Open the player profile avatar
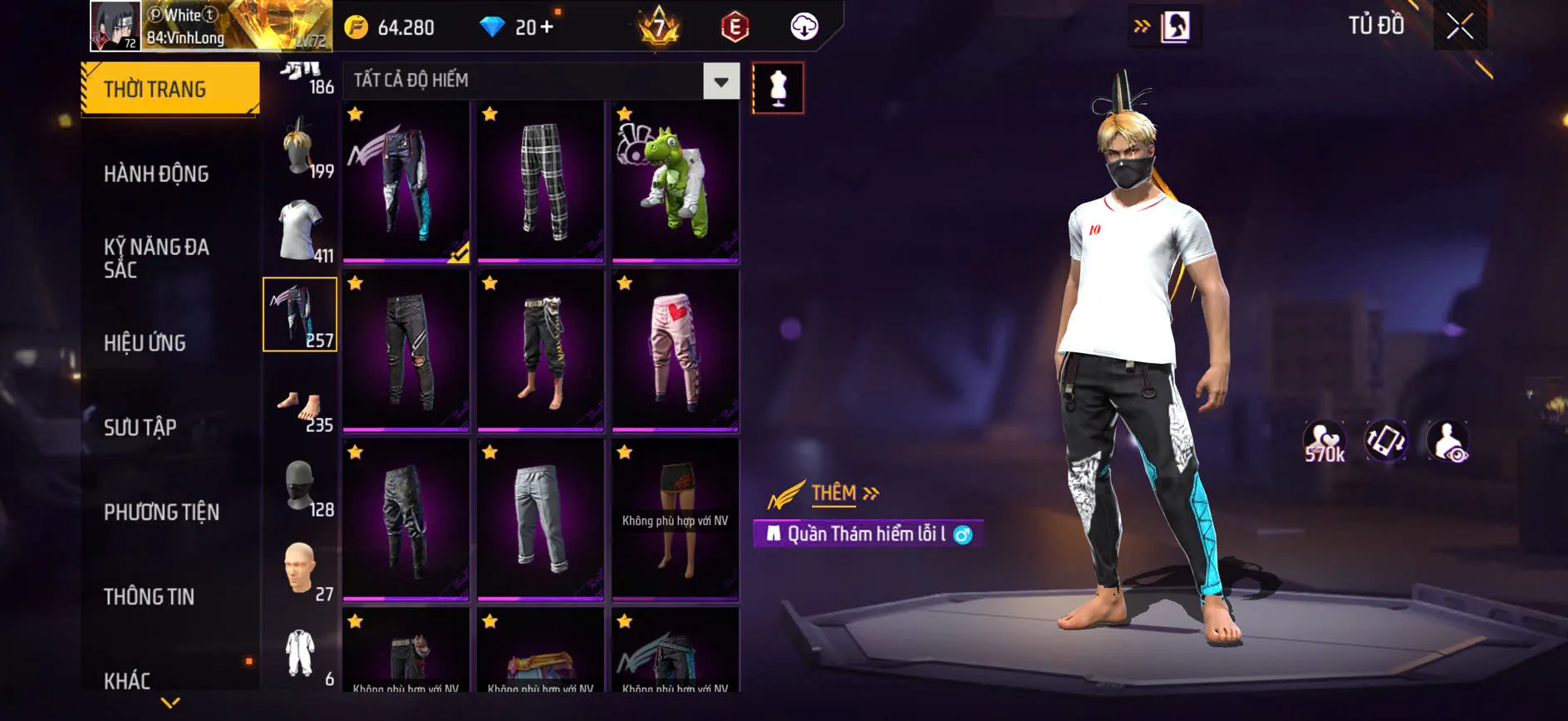The width and height of the screenshot is (1568, 721). 115,25
